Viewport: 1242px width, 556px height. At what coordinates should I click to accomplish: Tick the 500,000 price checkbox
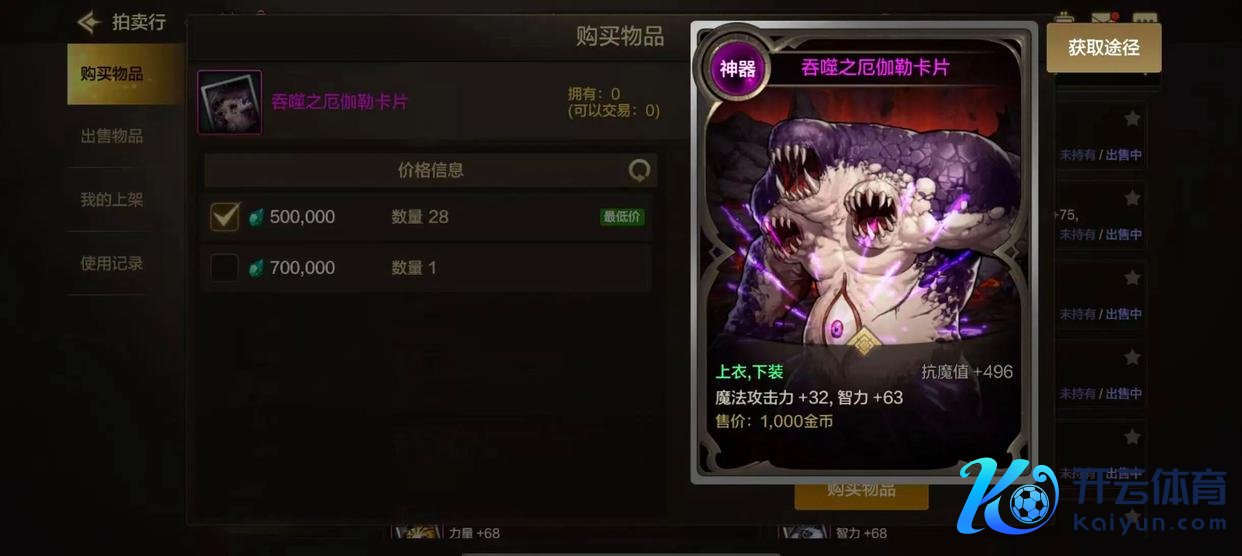coord(225,216)
